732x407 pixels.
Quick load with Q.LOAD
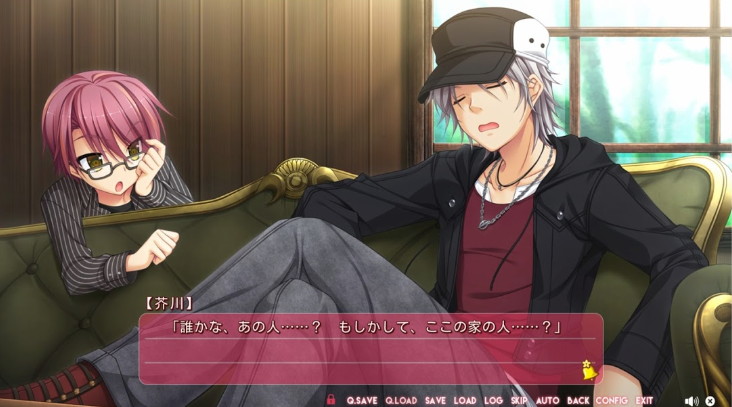(401, 401)
